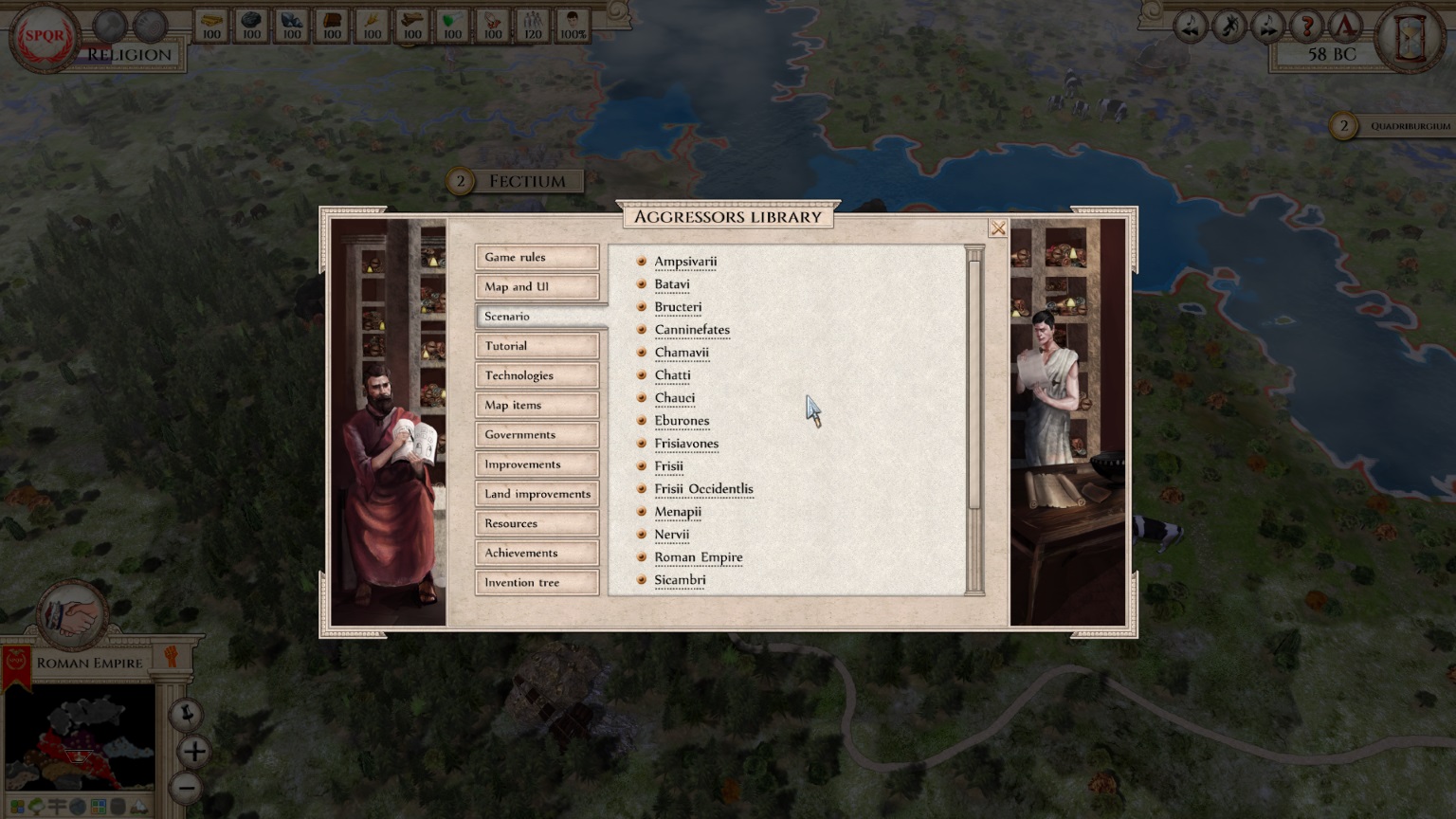
Task: View the Sicambri entry
Action: [680, 580]
